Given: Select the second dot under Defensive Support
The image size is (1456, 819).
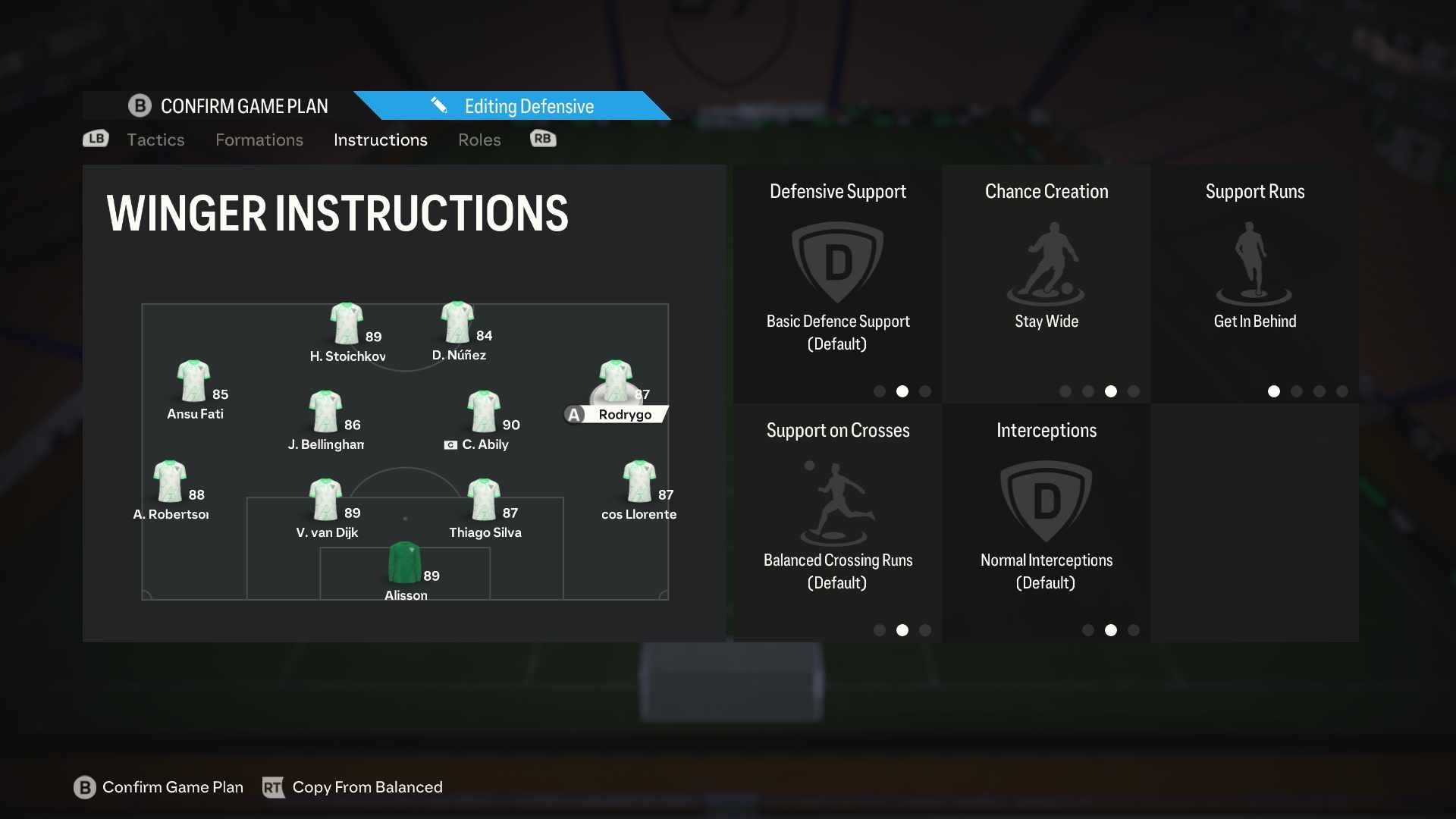Looking at the screenshot, I should [902, 391].
